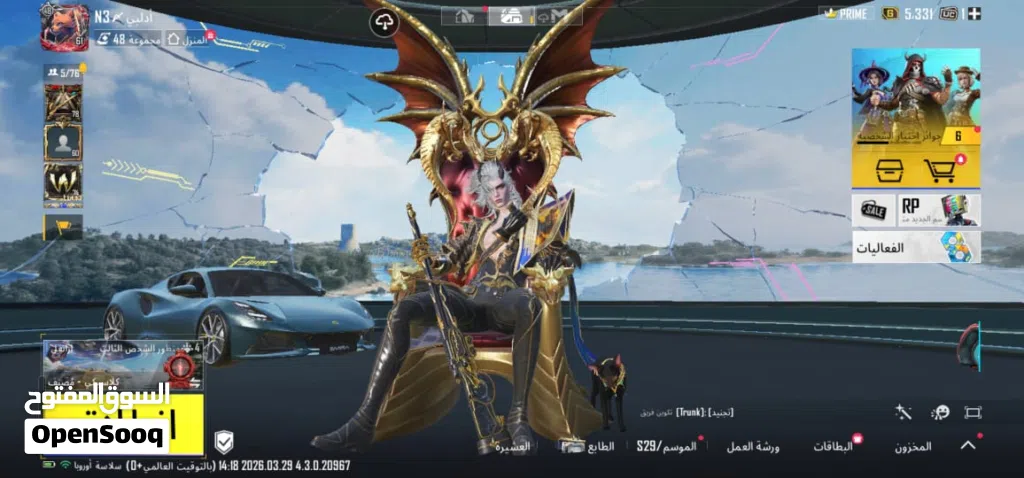Open the البطاقات cards menu

point(832,446)
